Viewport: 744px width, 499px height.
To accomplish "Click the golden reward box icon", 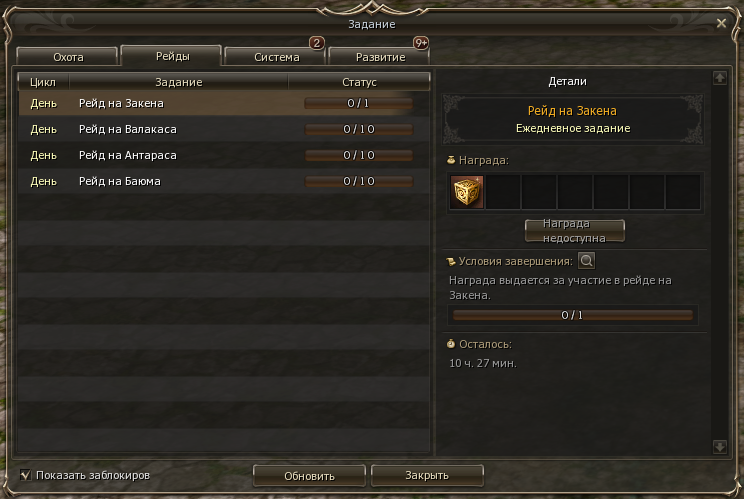I will point(467,191).
